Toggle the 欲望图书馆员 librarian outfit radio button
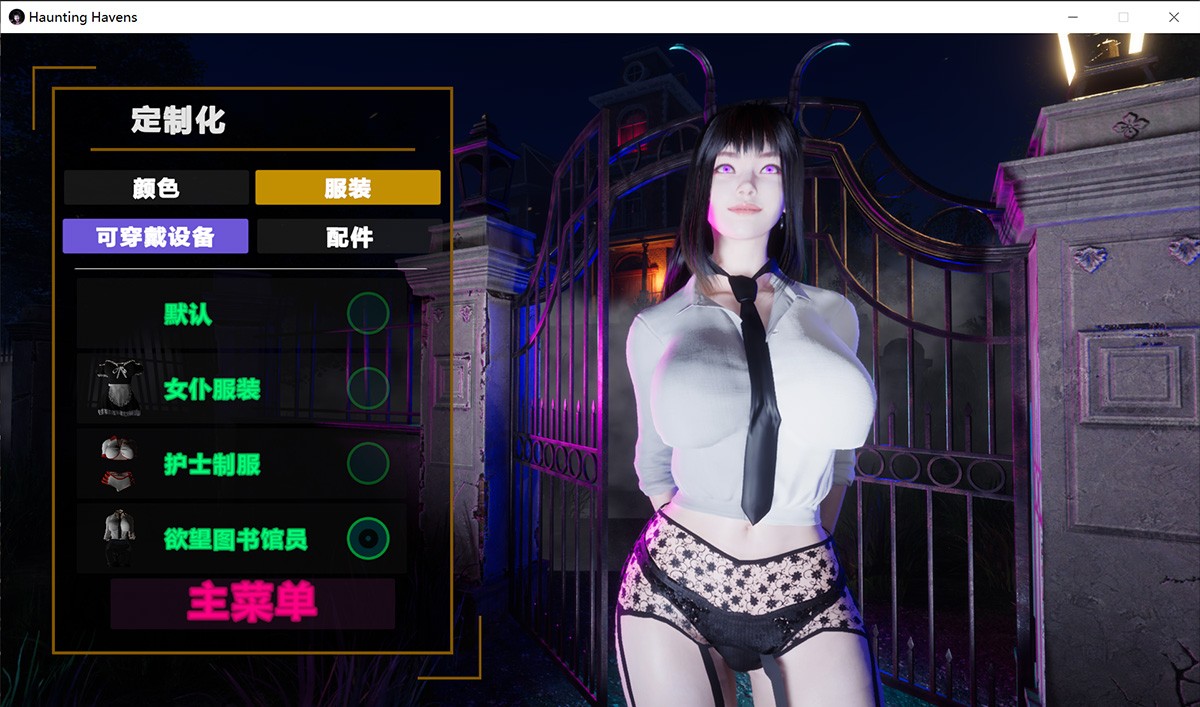The width and height of the screenshot is (1200, 707). 368,539
